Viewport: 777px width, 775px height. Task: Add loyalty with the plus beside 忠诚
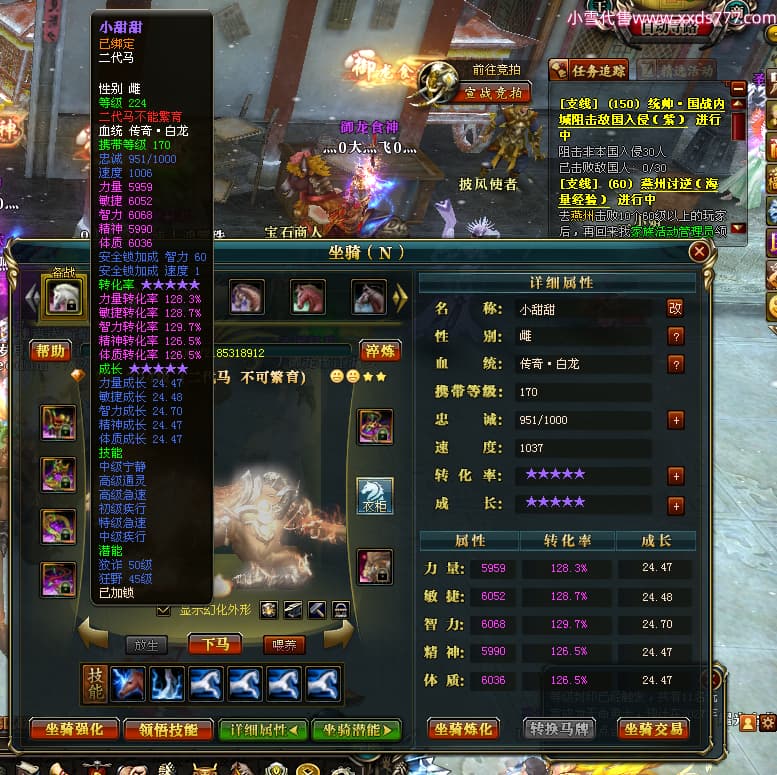676,420
